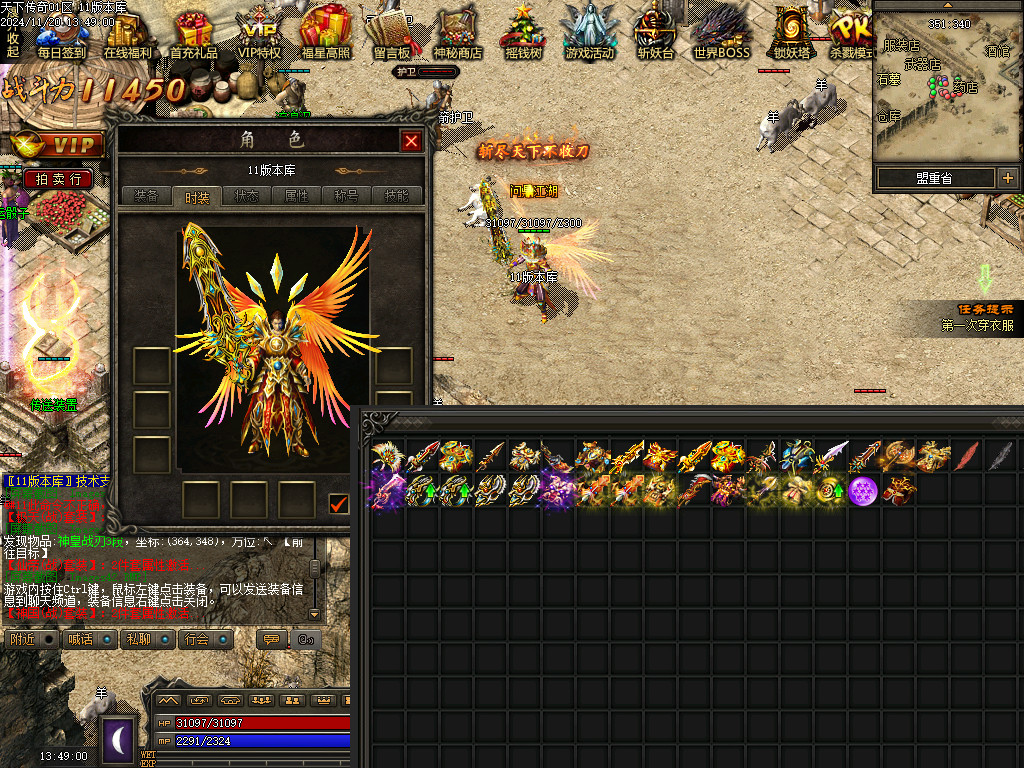Toggle the orange checkmark box in character panel
This screenshot has width=1024, height=768.
tap(339, 504)
